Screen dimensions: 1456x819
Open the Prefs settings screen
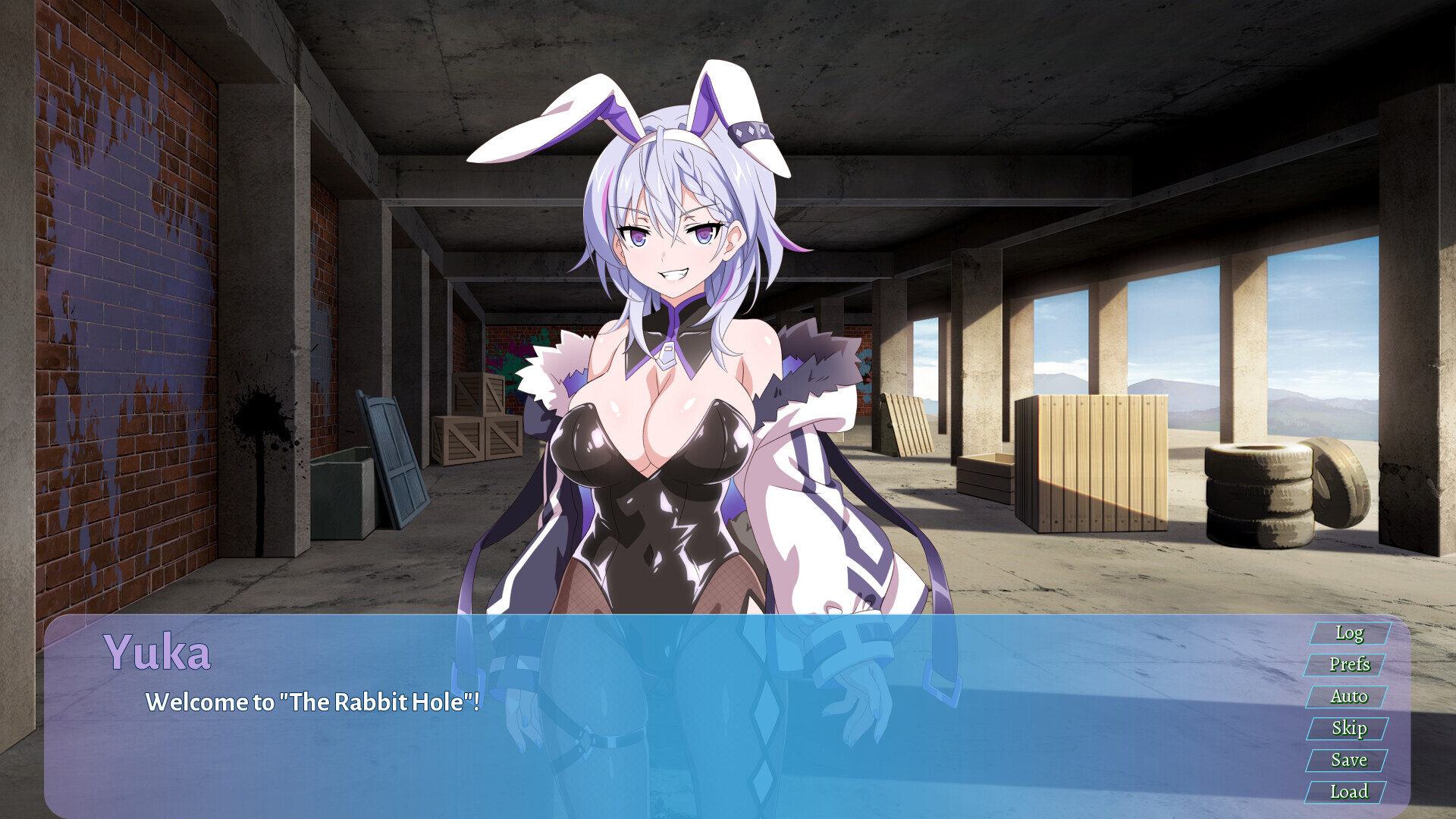pos(1351,665)
